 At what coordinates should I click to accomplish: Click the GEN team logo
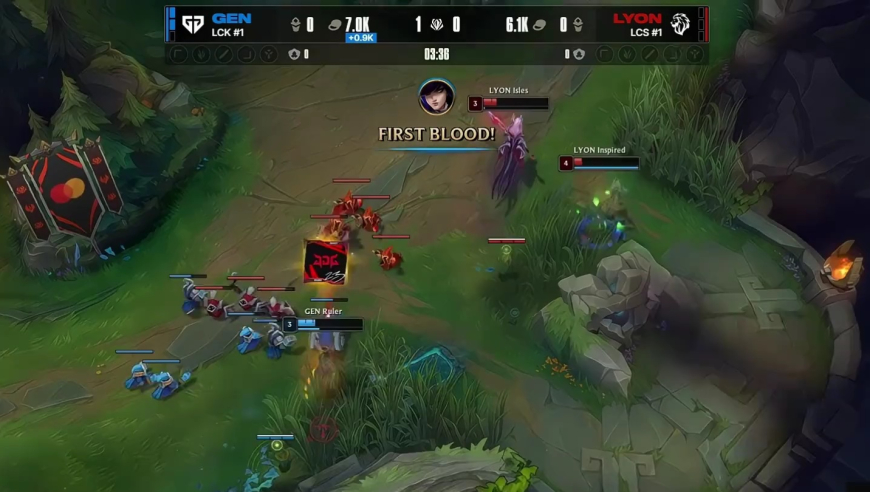[x=193, y=23]
